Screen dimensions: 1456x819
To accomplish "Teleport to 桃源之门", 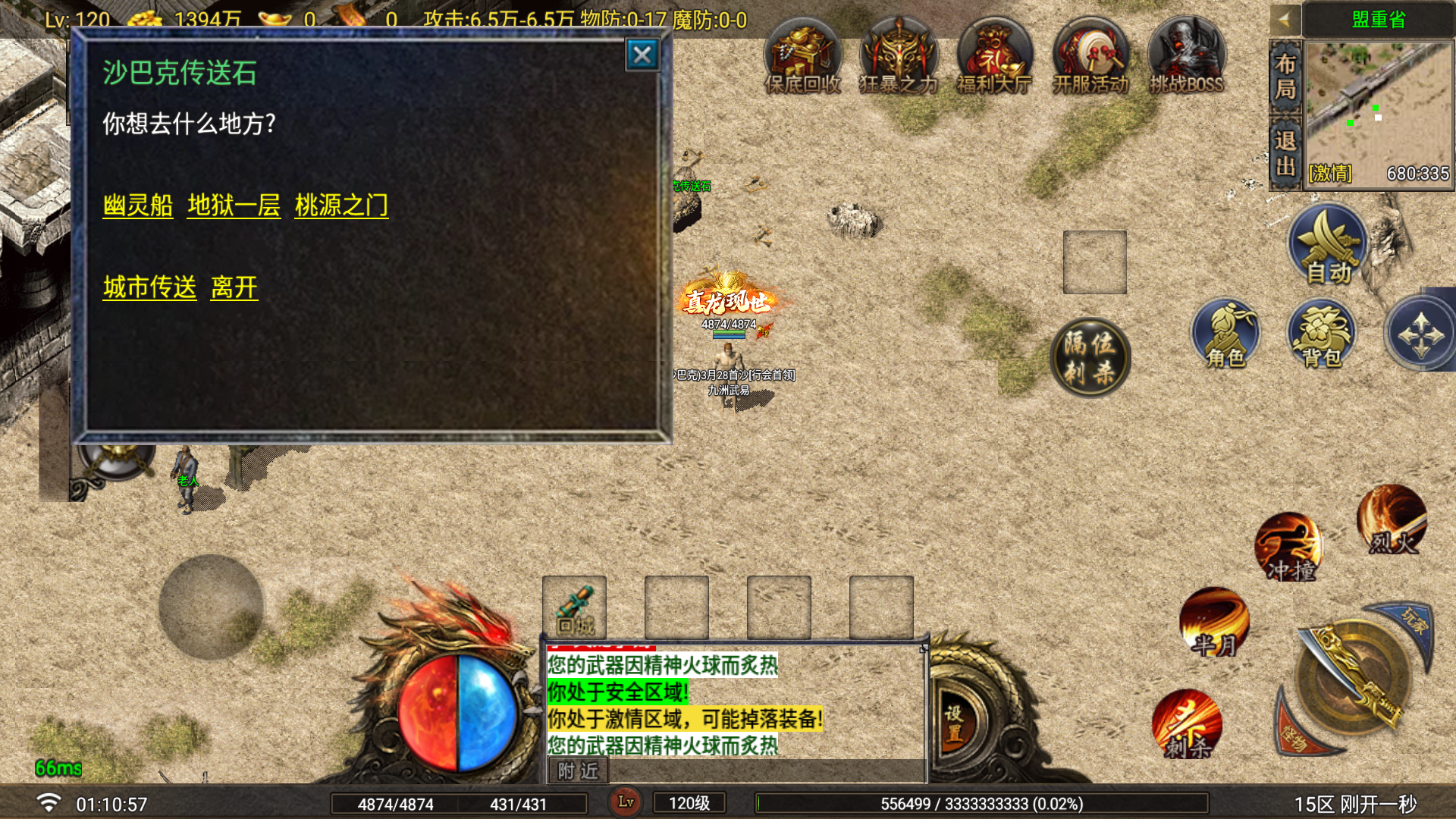I will click(341, 206).
